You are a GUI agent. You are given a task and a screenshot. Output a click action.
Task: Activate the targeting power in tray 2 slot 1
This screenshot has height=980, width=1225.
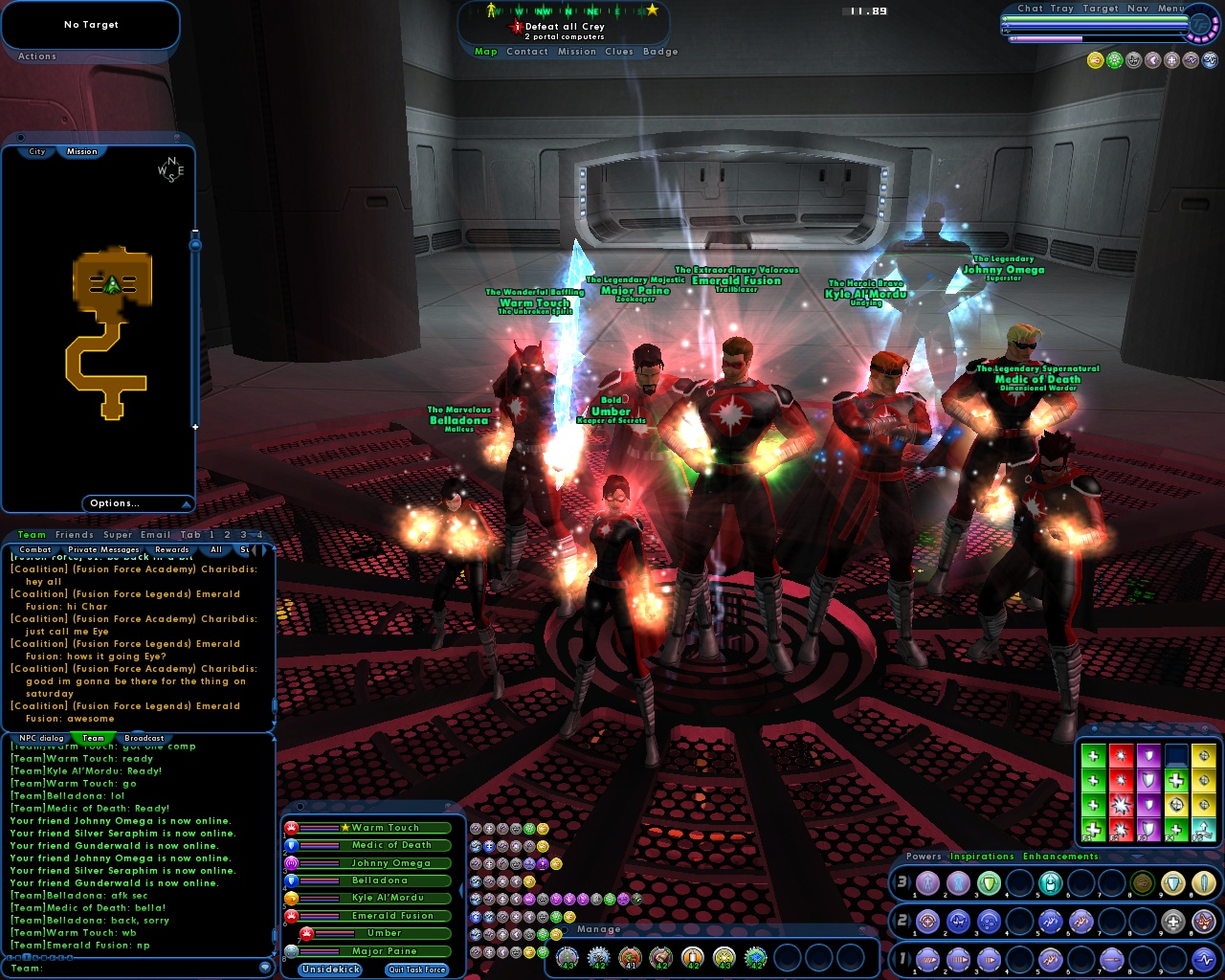click(927, 921)
